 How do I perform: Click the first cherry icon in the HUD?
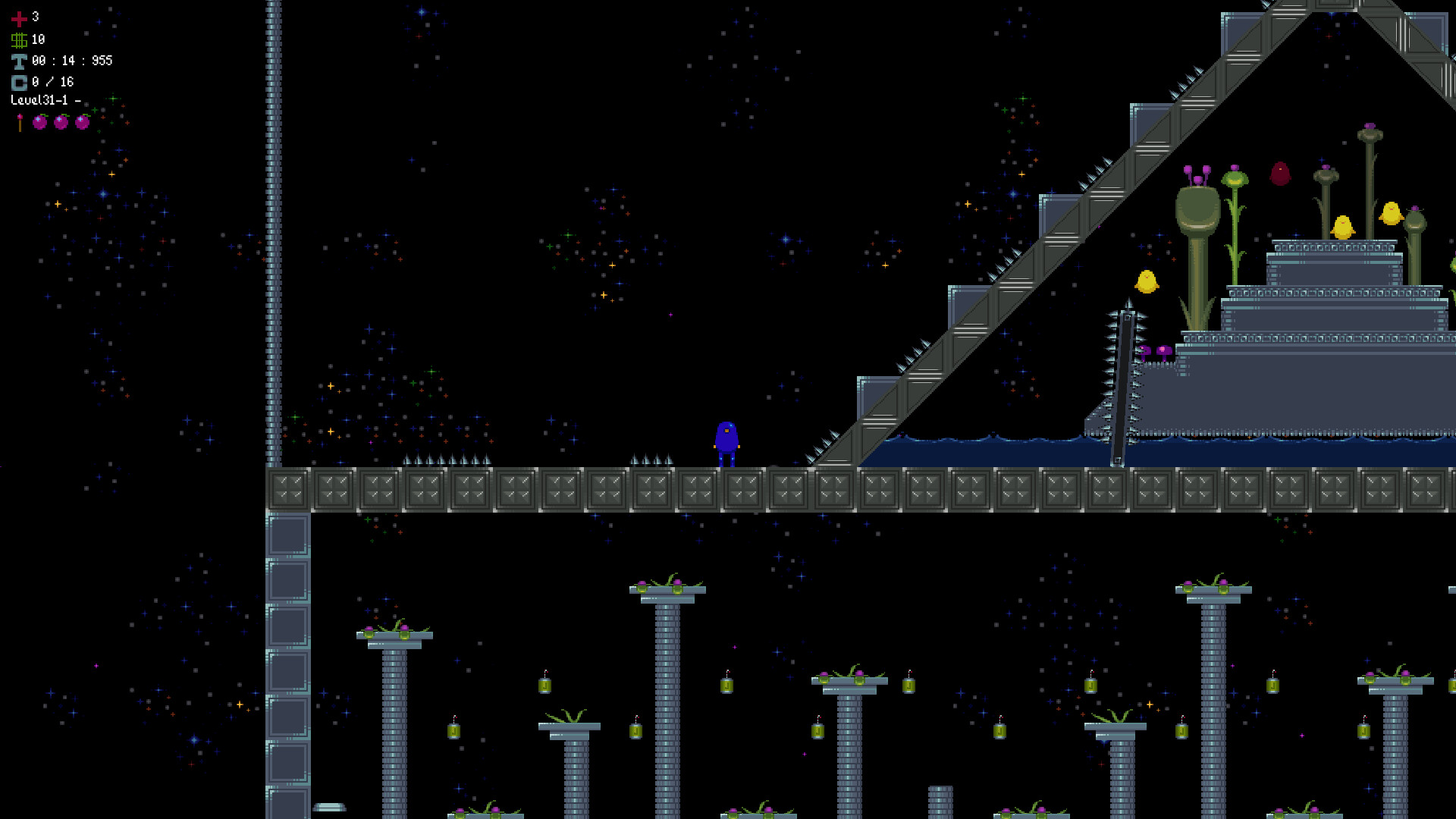click(x=39, y=122)
